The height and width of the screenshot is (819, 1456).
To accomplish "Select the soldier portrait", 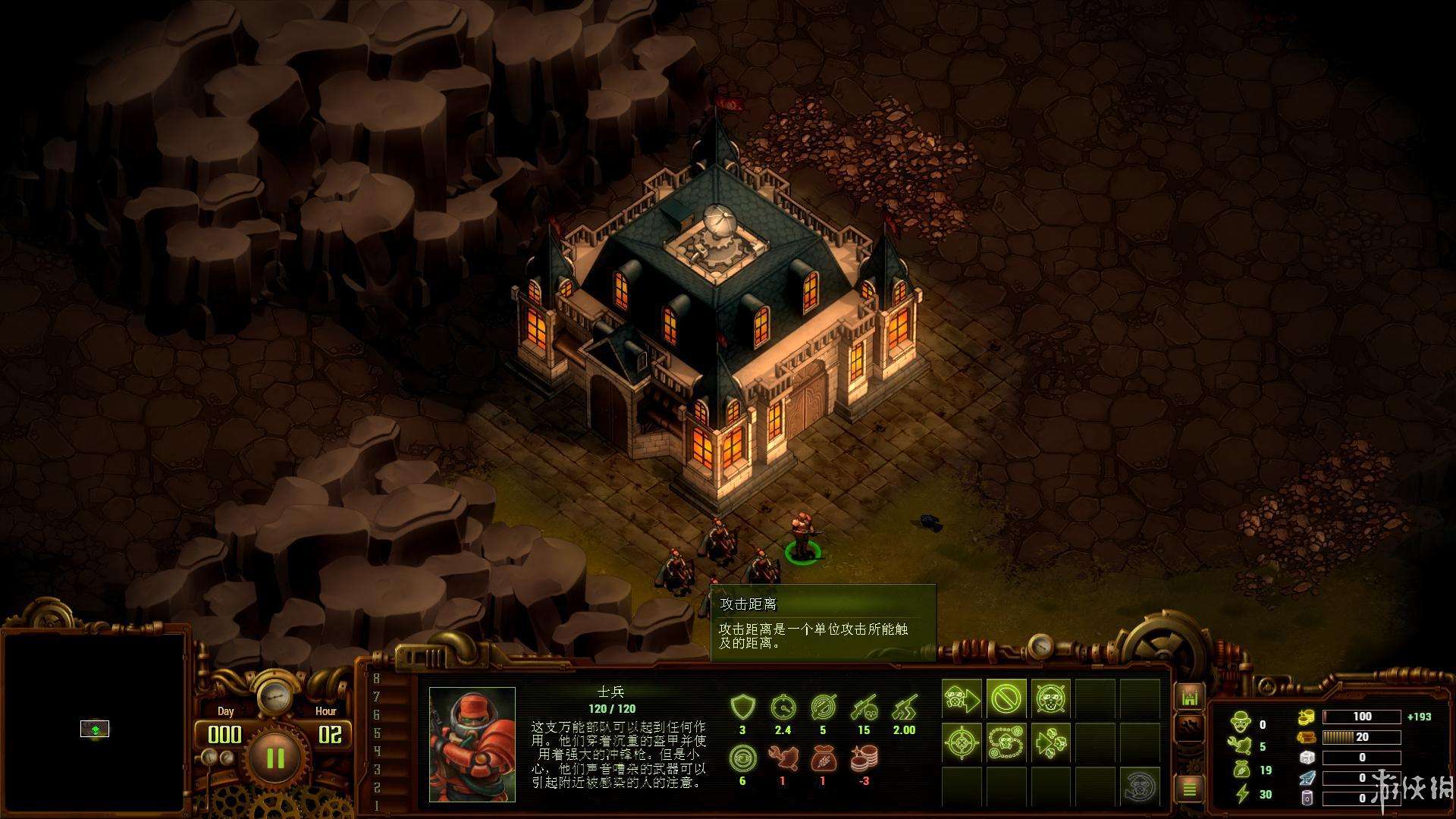I will pyautogui.click(x=472, y=744).
